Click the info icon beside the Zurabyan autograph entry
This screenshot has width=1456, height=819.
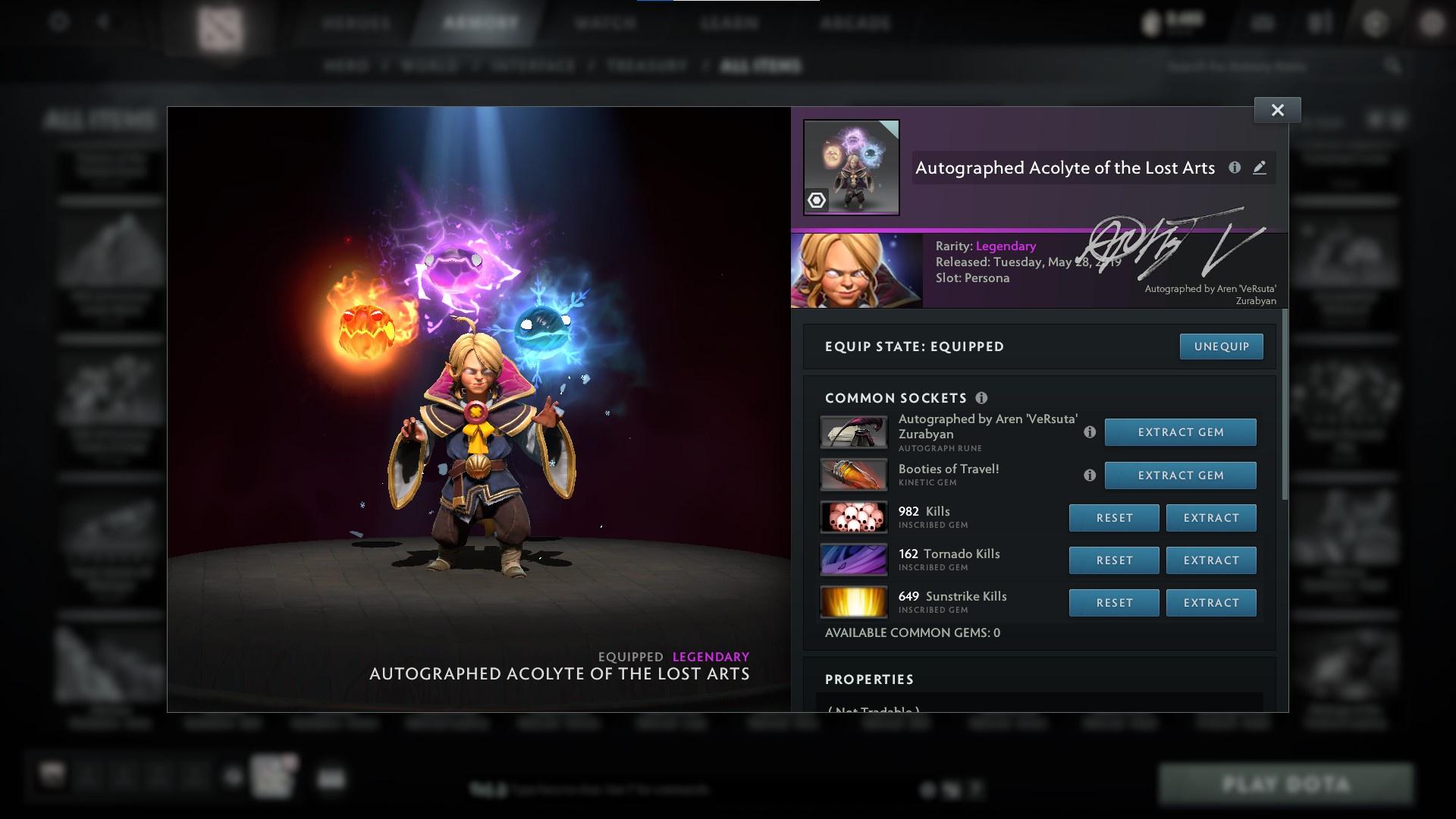[x=1090, y=434]
